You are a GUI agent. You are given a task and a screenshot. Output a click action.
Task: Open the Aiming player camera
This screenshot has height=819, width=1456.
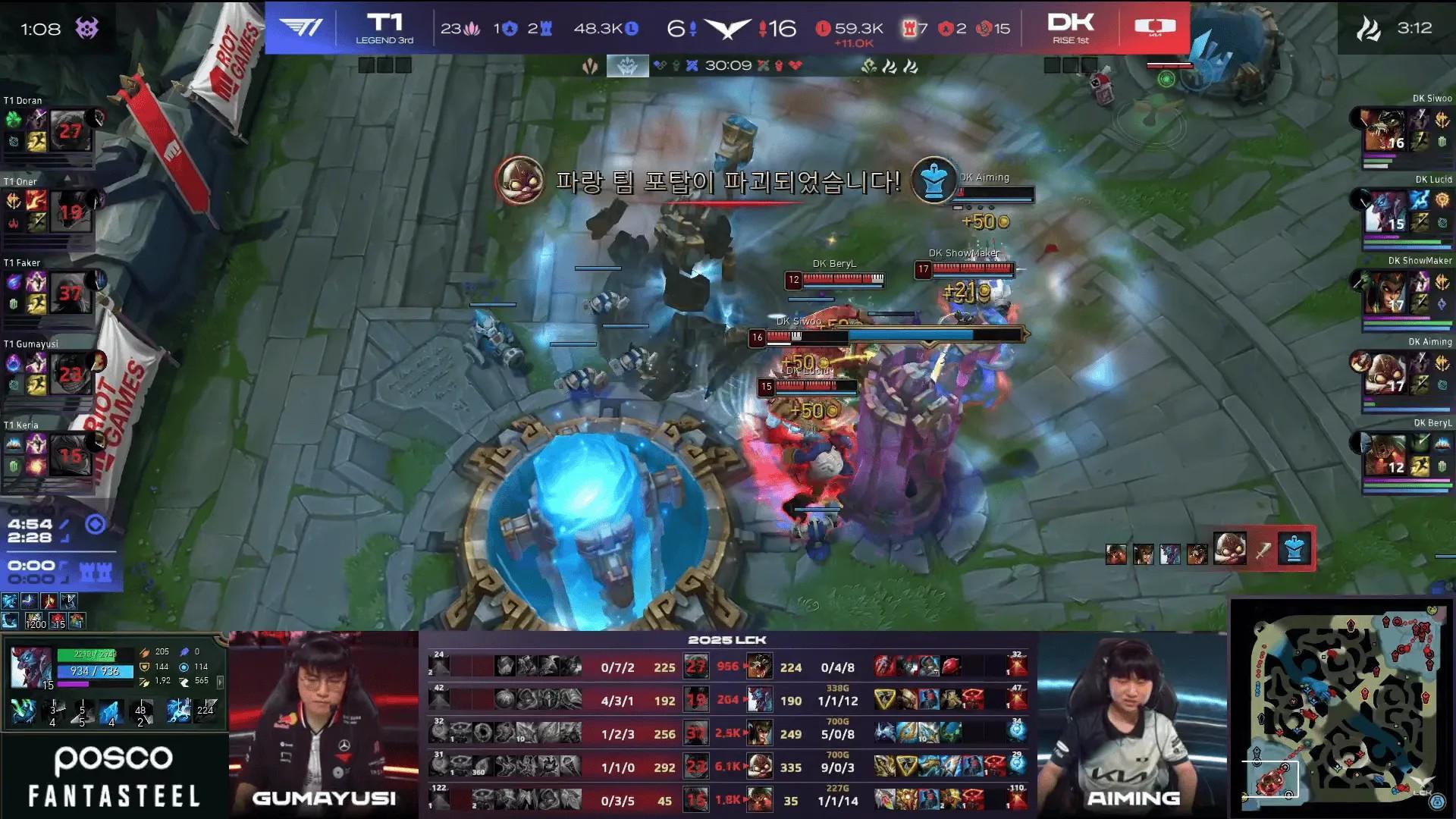(x=1132, y=724)
